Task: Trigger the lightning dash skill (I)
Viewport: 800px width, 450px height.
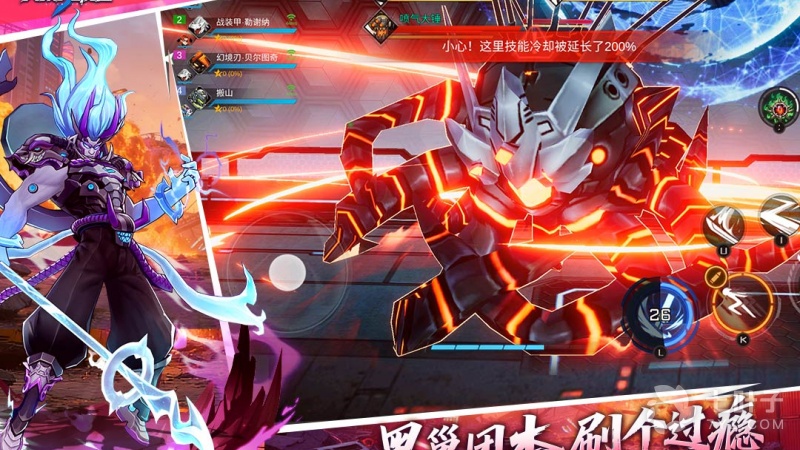Action: [x=780, y=215]
